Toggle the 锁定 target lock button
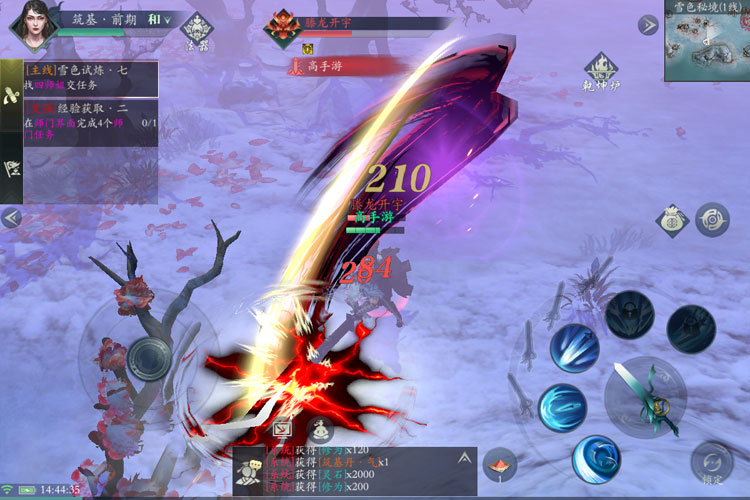This screenshot has height=500, width=750. (x=712, y=464)
